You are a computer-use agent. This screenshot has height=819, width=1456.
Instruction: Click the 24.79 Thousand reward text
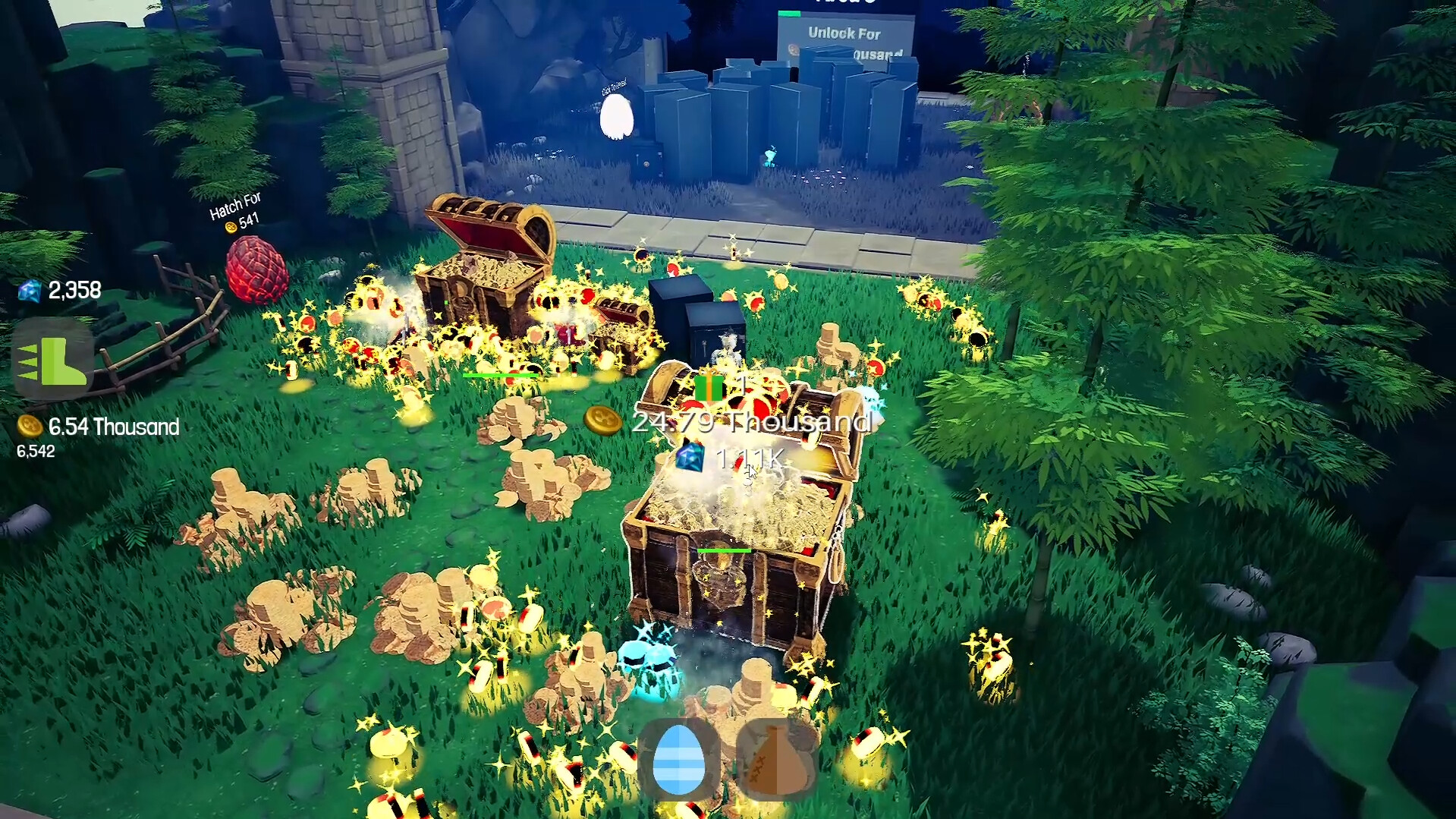pyautogui.click(x=753, y=423)
